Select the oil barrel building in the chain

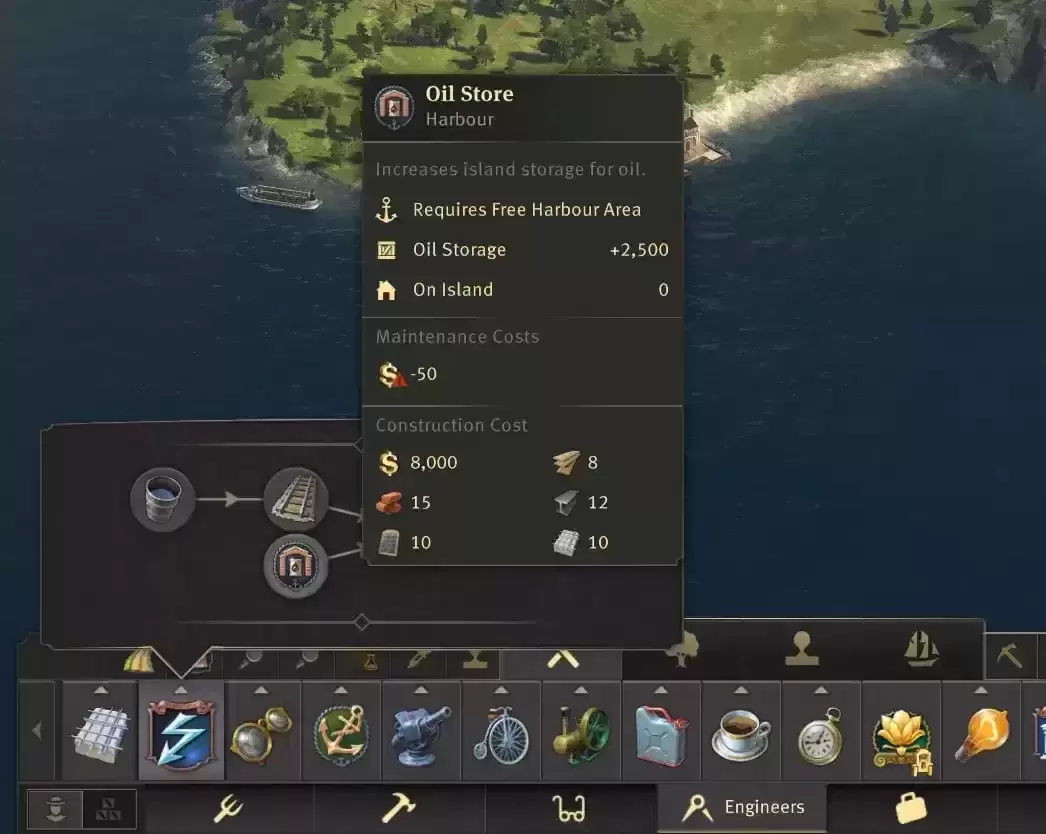[x=162, y=499]
